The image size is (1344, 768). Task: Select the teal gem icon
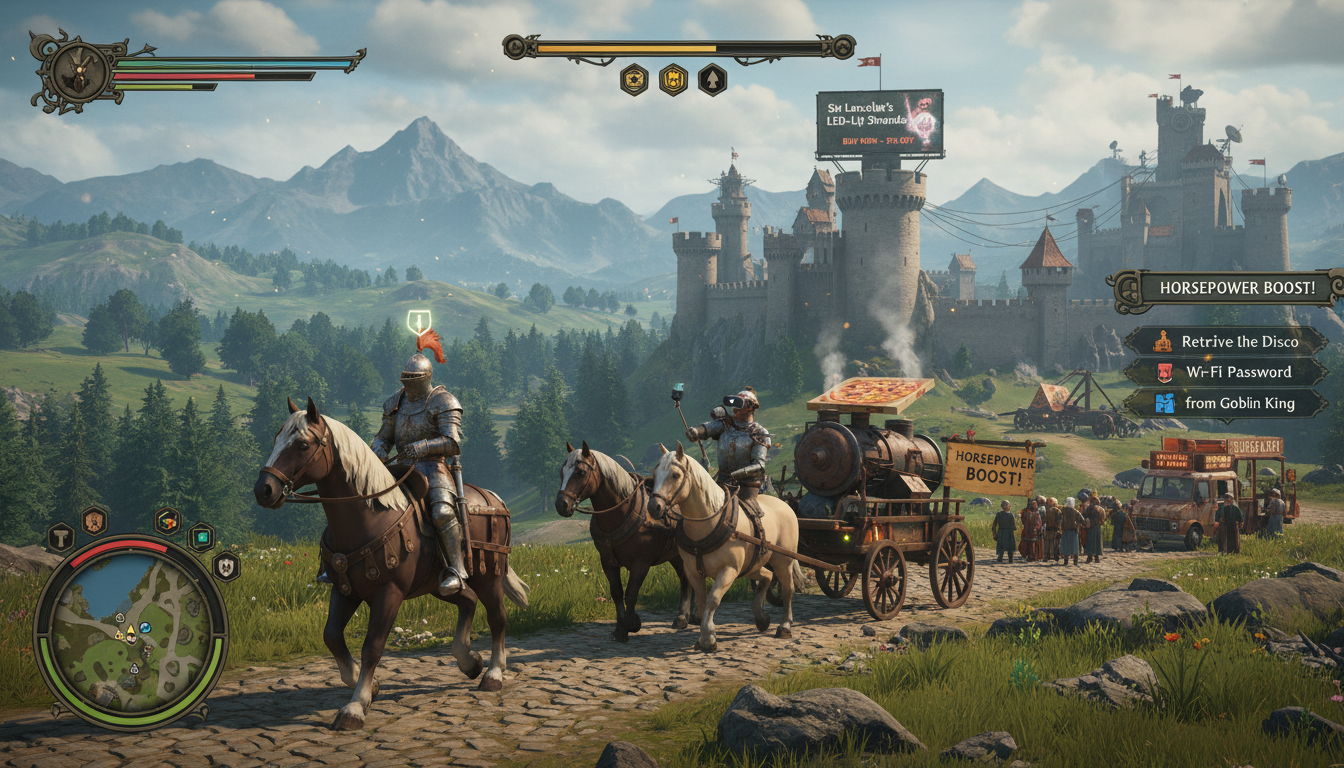[201, 536]
